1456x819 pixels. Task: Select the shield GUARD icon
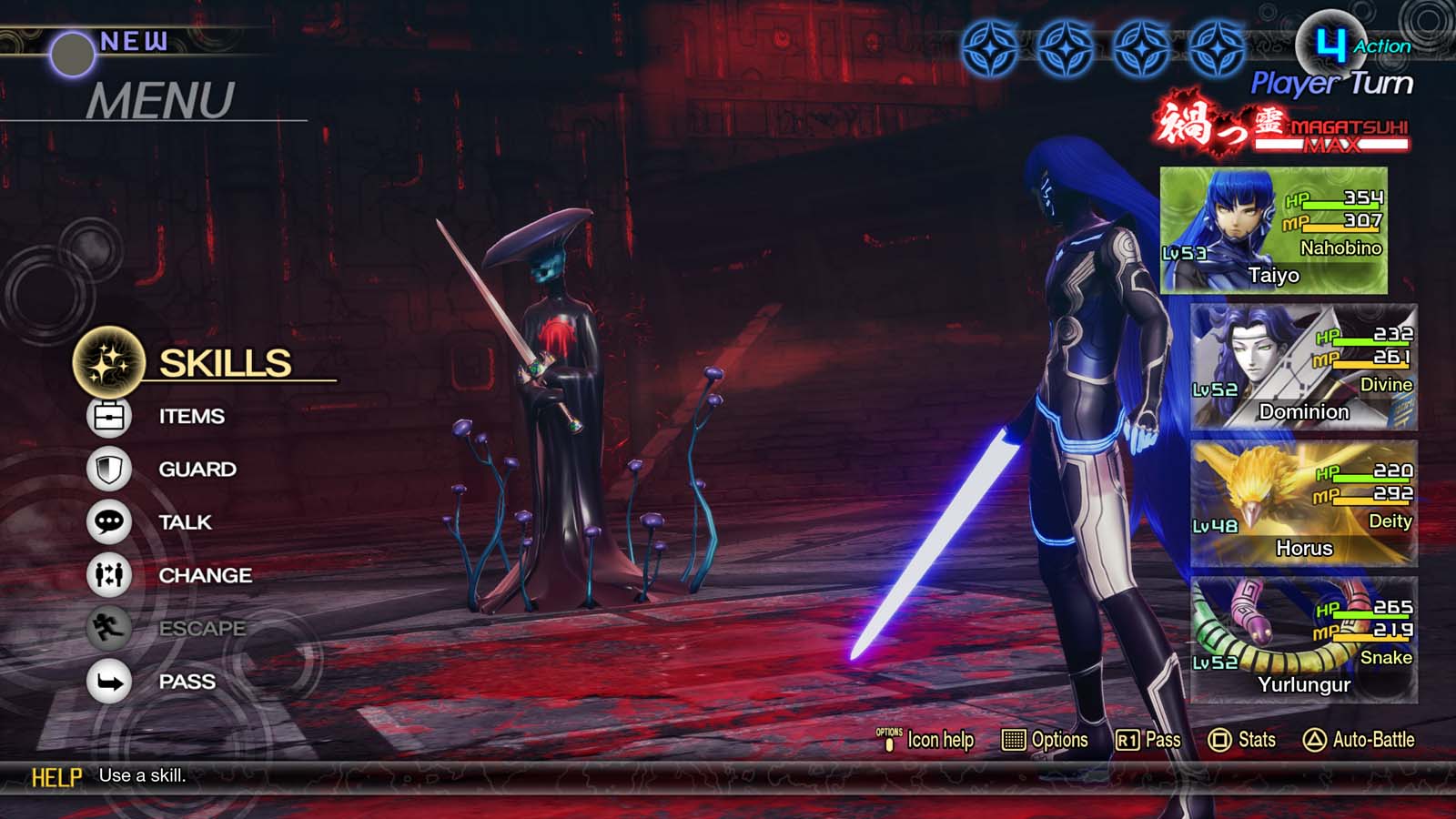(x=106, y=469)
